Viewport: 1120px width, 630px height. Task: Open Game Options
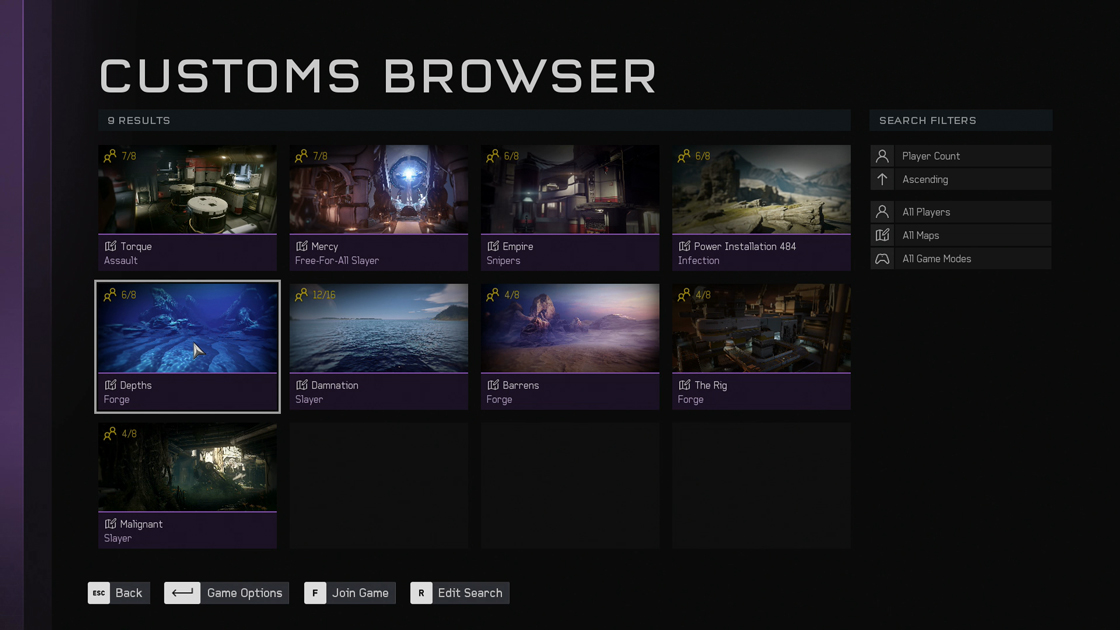[227, 593]
